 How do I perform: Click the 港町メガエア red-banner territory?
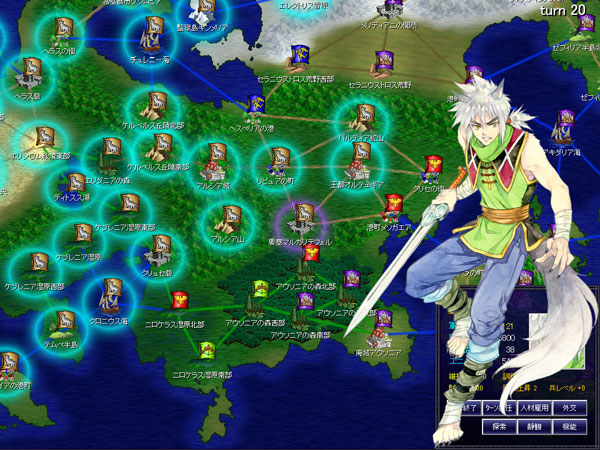(x=393, y=204)
